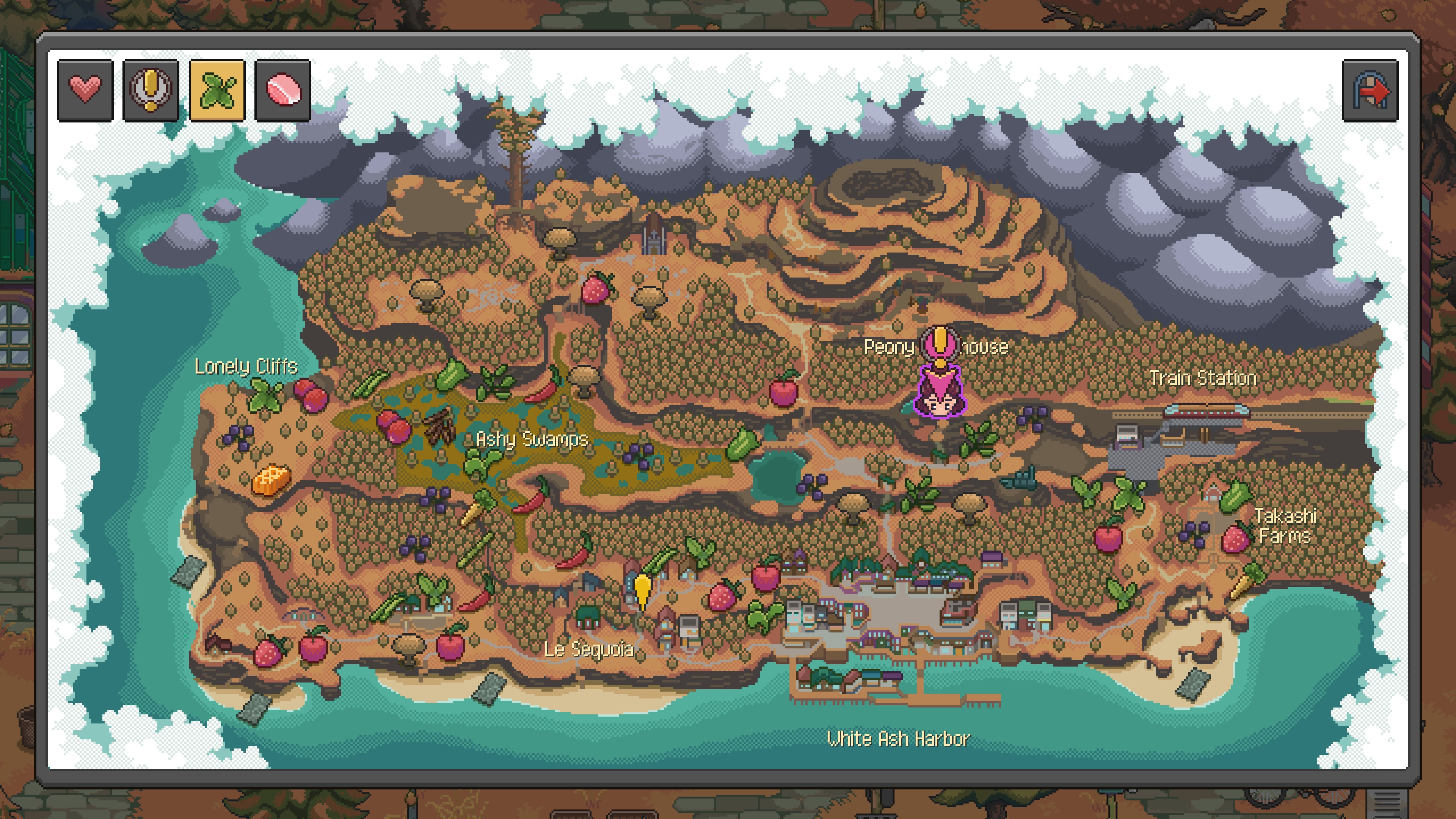Image resolution: width=1456 pixels, height=819 pixels.
Task: Select the pink candy food filter icon
Action: click(282, 91)
